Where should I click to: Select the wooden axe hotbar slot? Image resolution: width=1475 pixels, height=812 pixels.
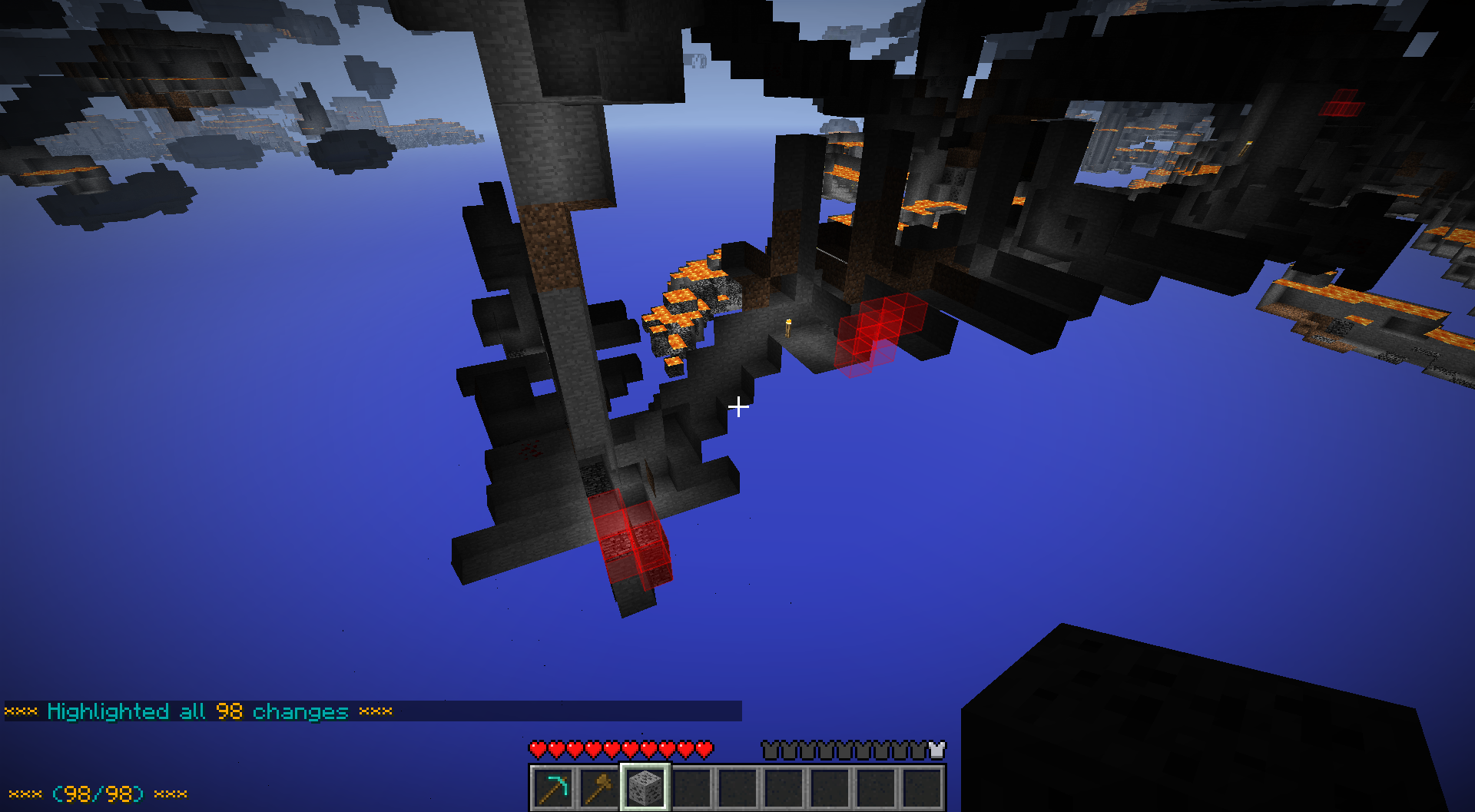coord(598,788)
